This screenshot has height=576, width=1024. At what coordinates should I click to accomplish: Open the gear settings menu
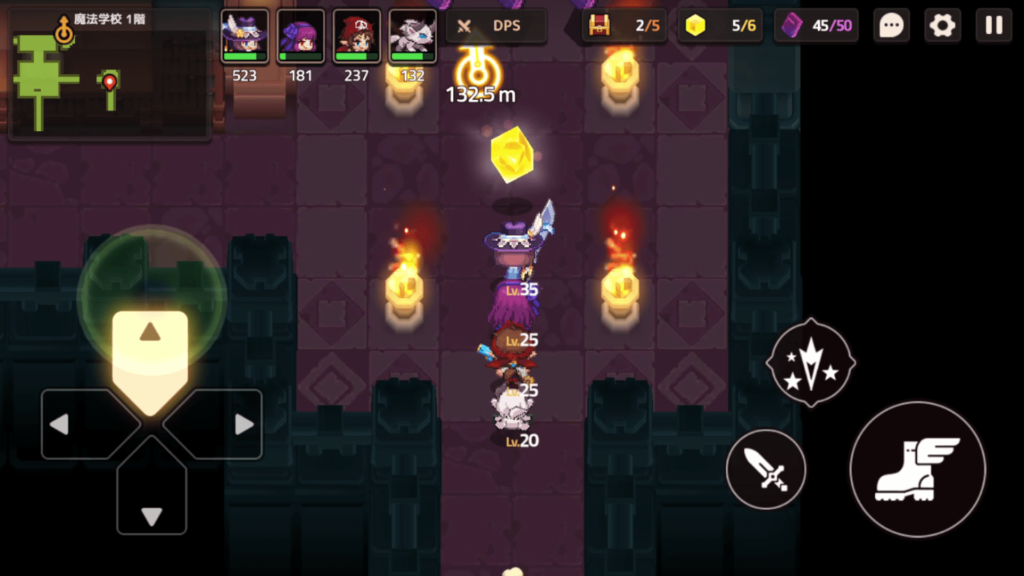(x=942, y=26)
